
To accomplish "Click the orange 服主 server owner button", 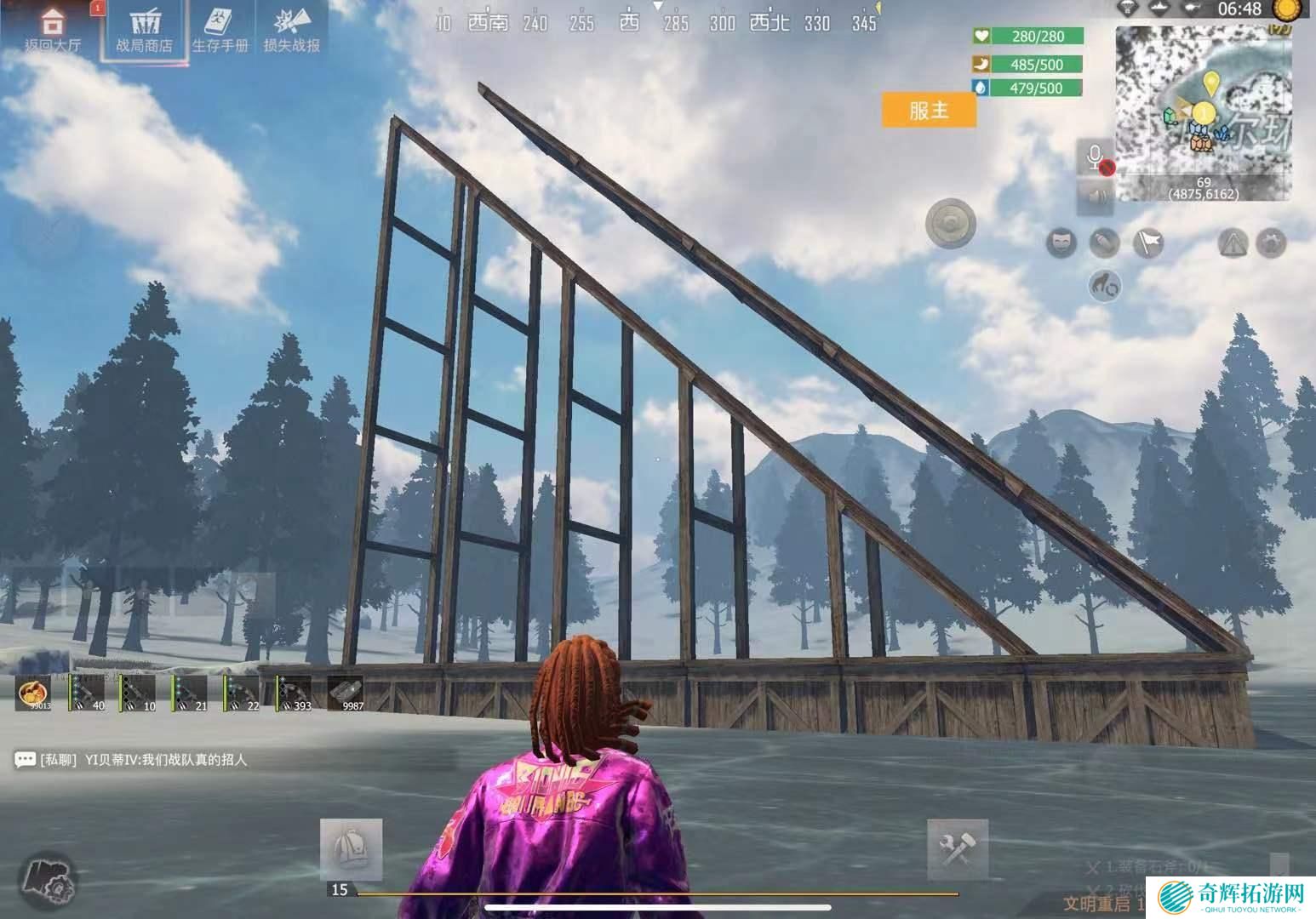I will coord(928,110).
